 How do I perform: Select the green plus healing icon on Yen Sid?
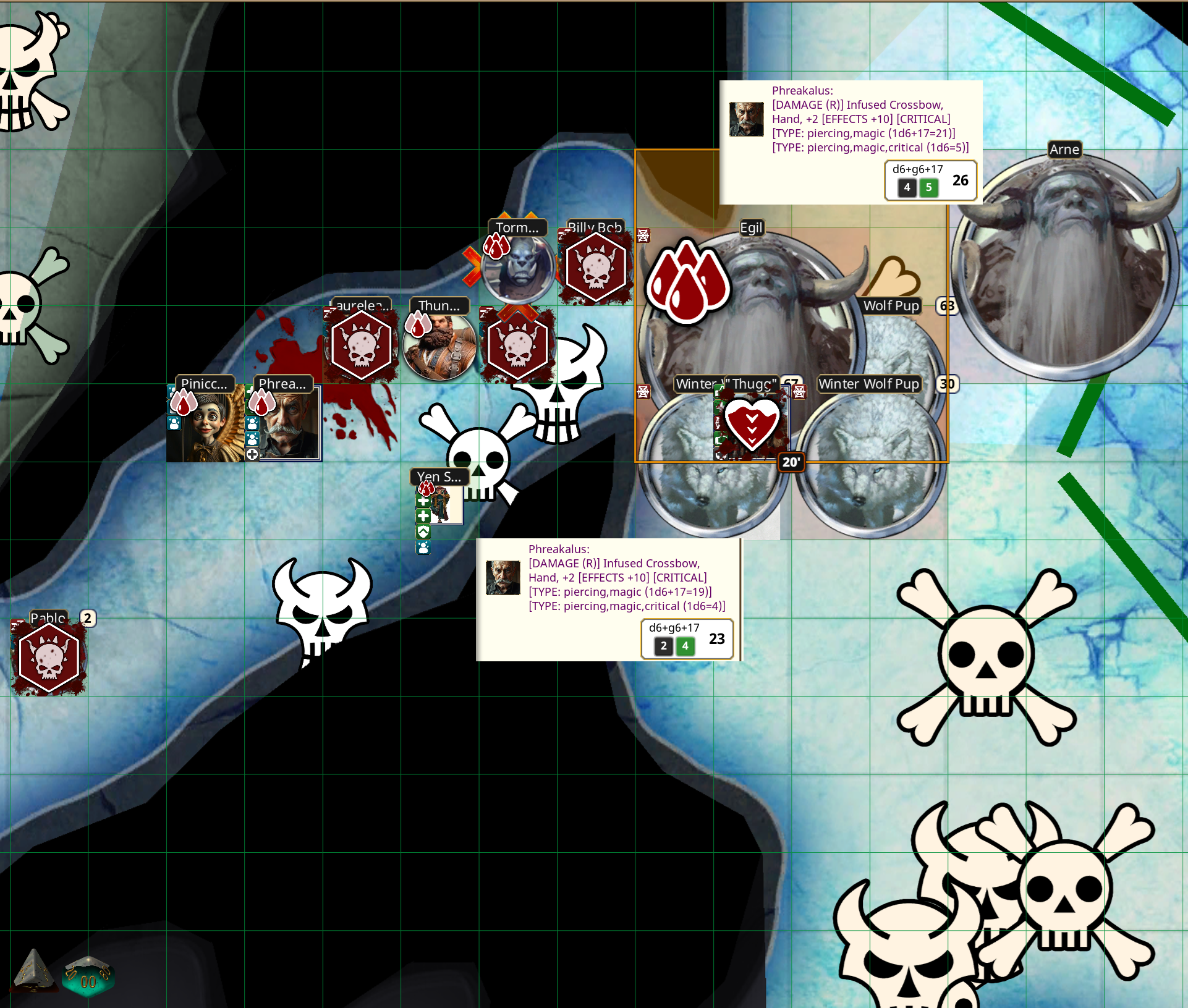pos(423,501)
